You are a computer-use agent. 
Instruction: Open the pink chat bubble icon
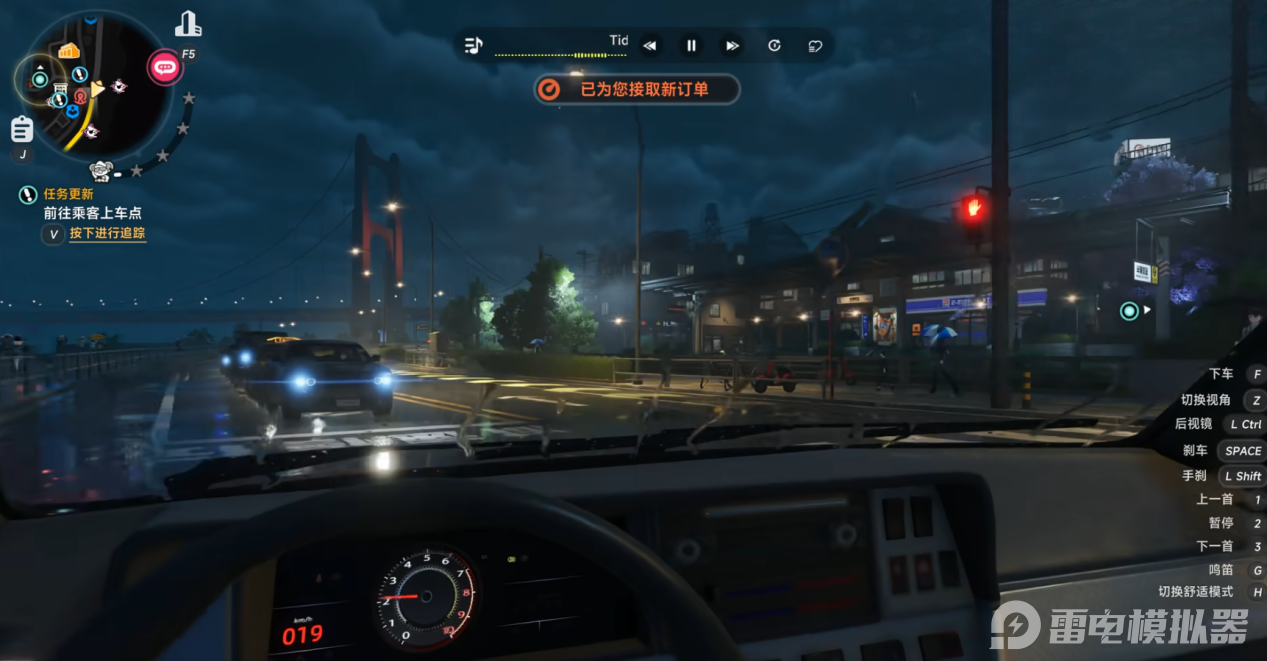pos(165,68)
